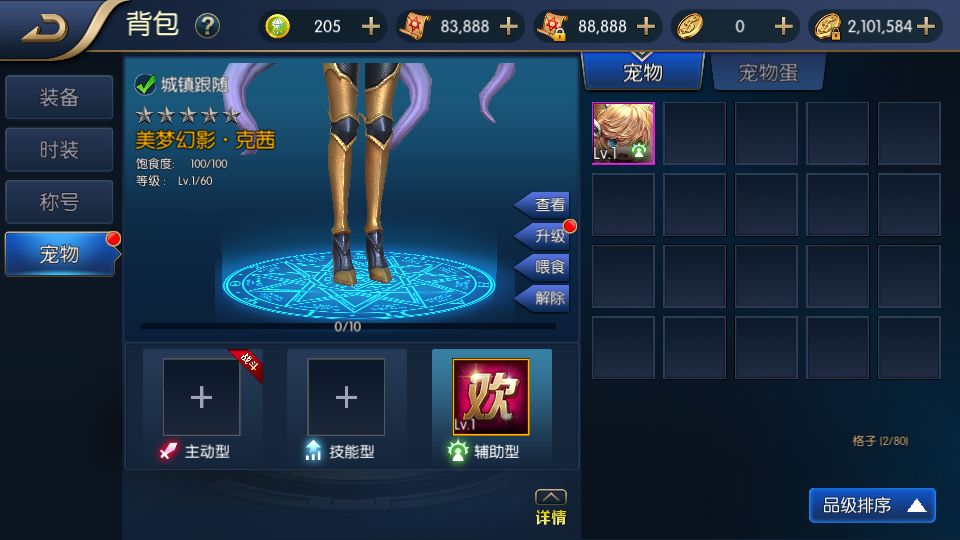The image size is (960, 540).
Task: Choose the 解除 dismiss button
Action: (x=545, y=298)
